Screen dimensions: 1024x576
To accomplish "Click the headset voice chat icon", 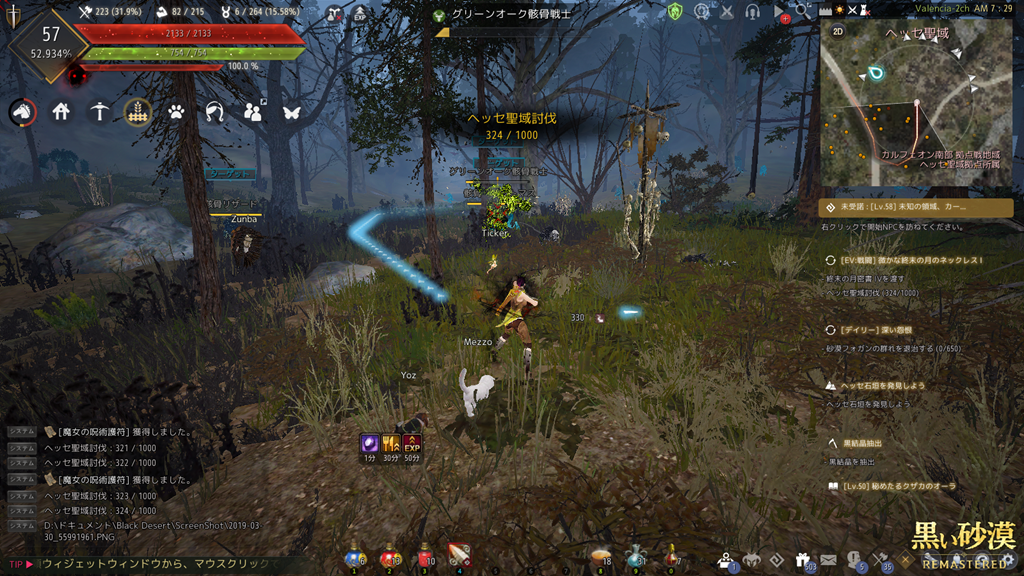I will pyautogui.click(x=752, y=12).
